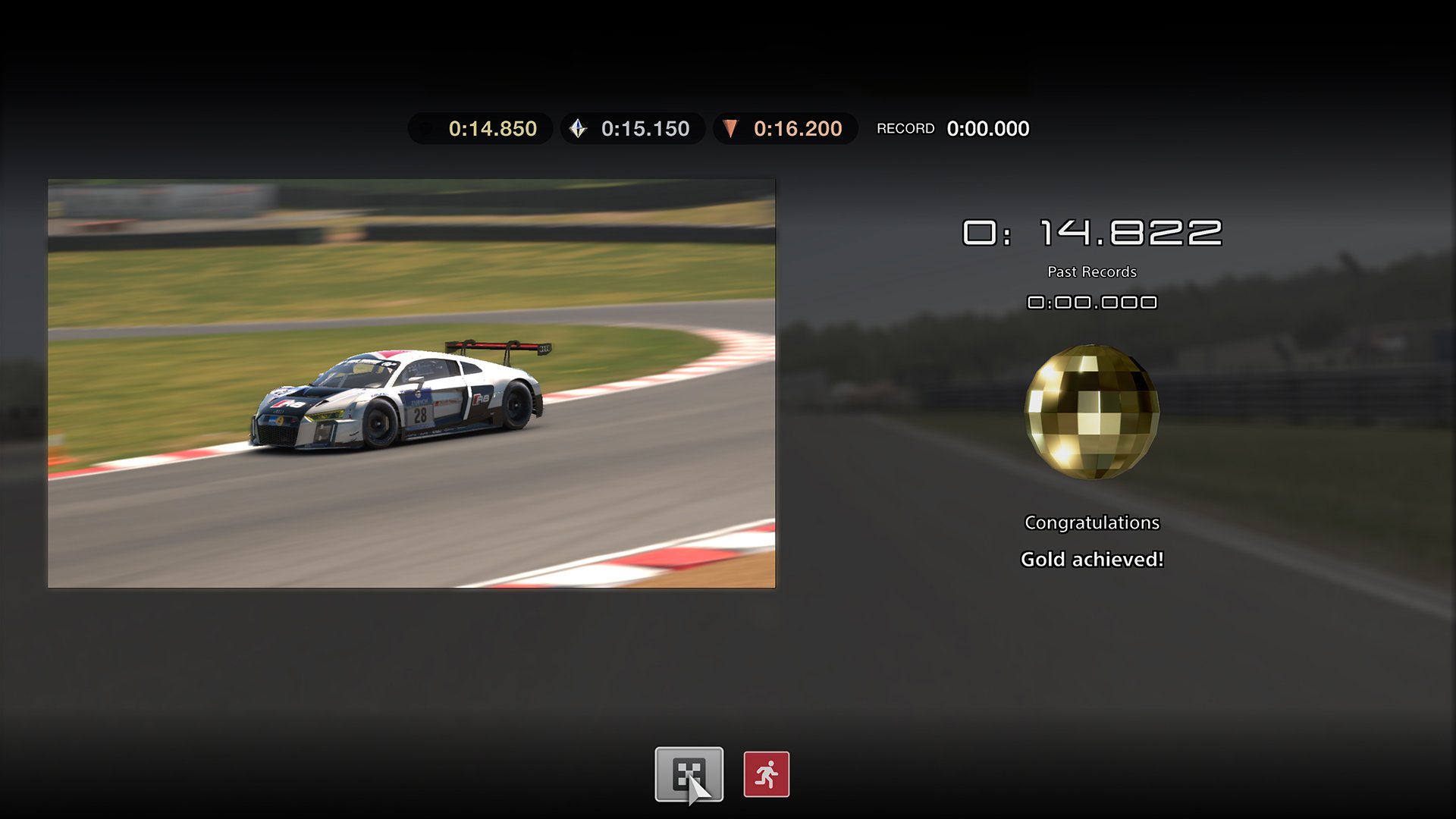Select the RECORD label at the top
The height and width of the screenshot is (819, 1456).
906,128
